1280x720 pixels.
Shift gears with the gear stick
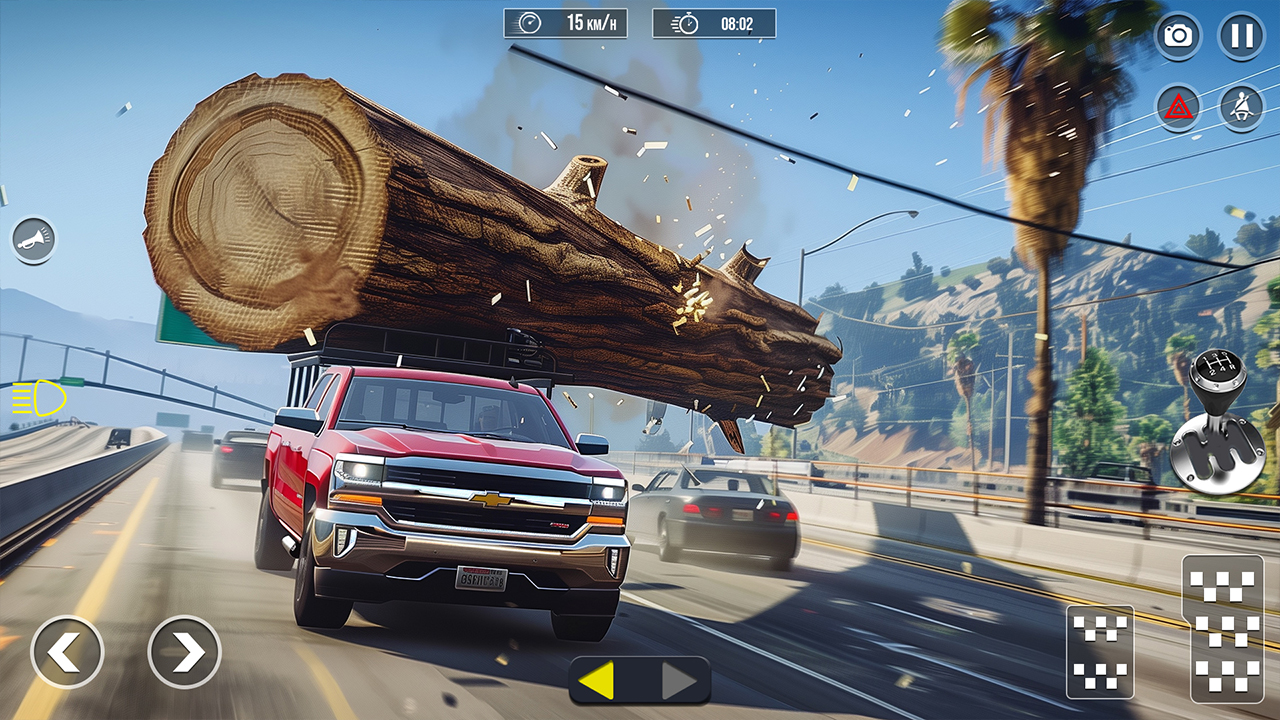(x=1217, y=423)
